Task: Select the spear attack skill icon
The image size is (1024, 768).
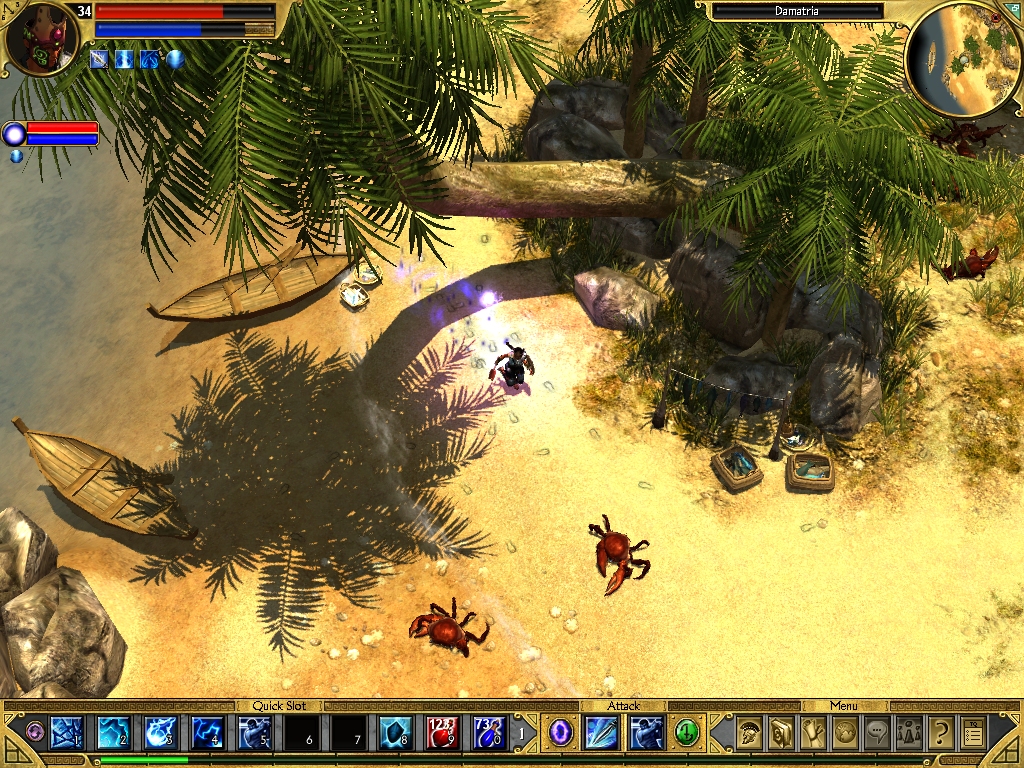Action: coord(602,733)
